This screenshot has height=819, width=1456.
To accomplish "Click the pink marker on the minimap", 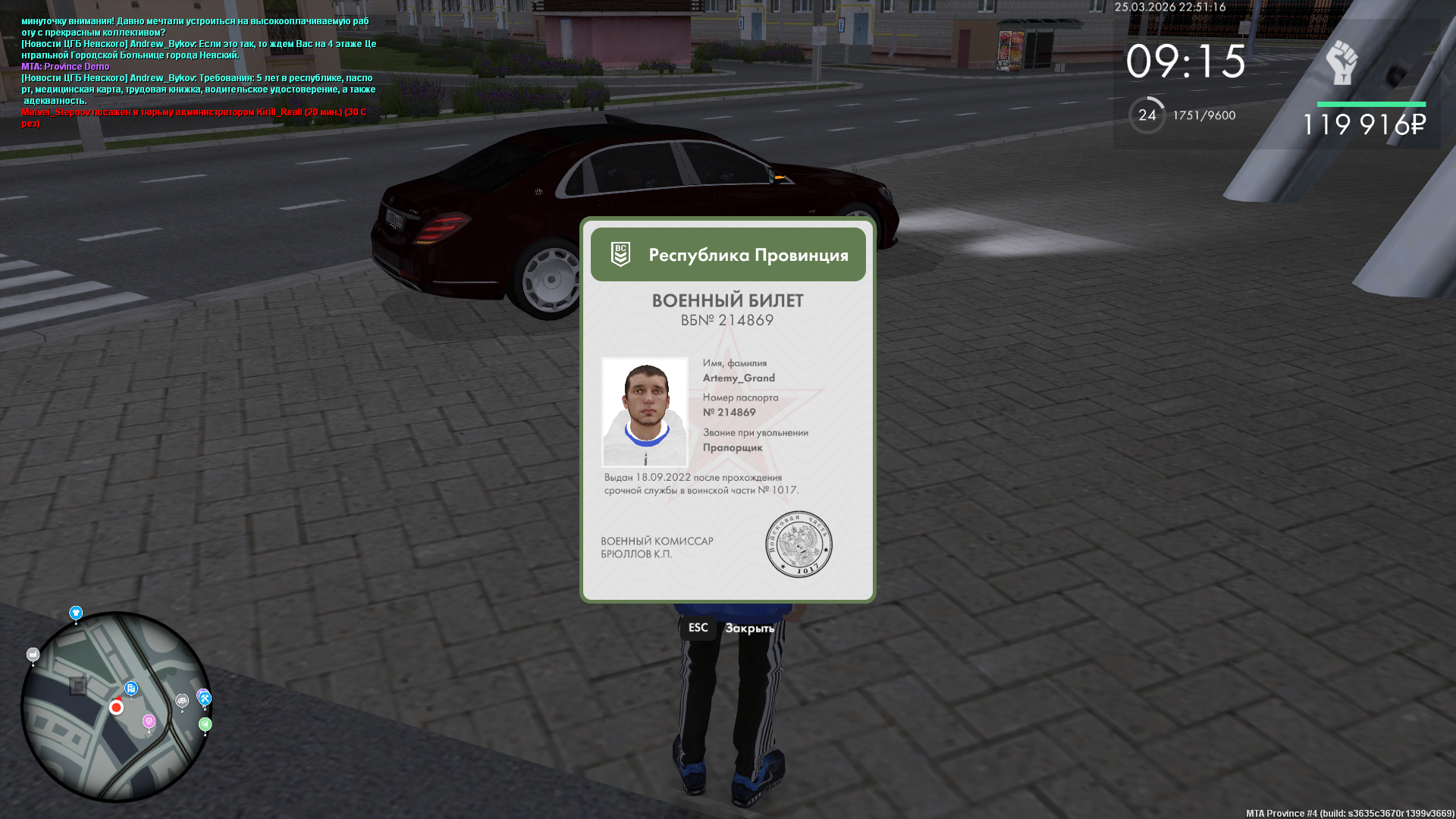I will (149, 721).
